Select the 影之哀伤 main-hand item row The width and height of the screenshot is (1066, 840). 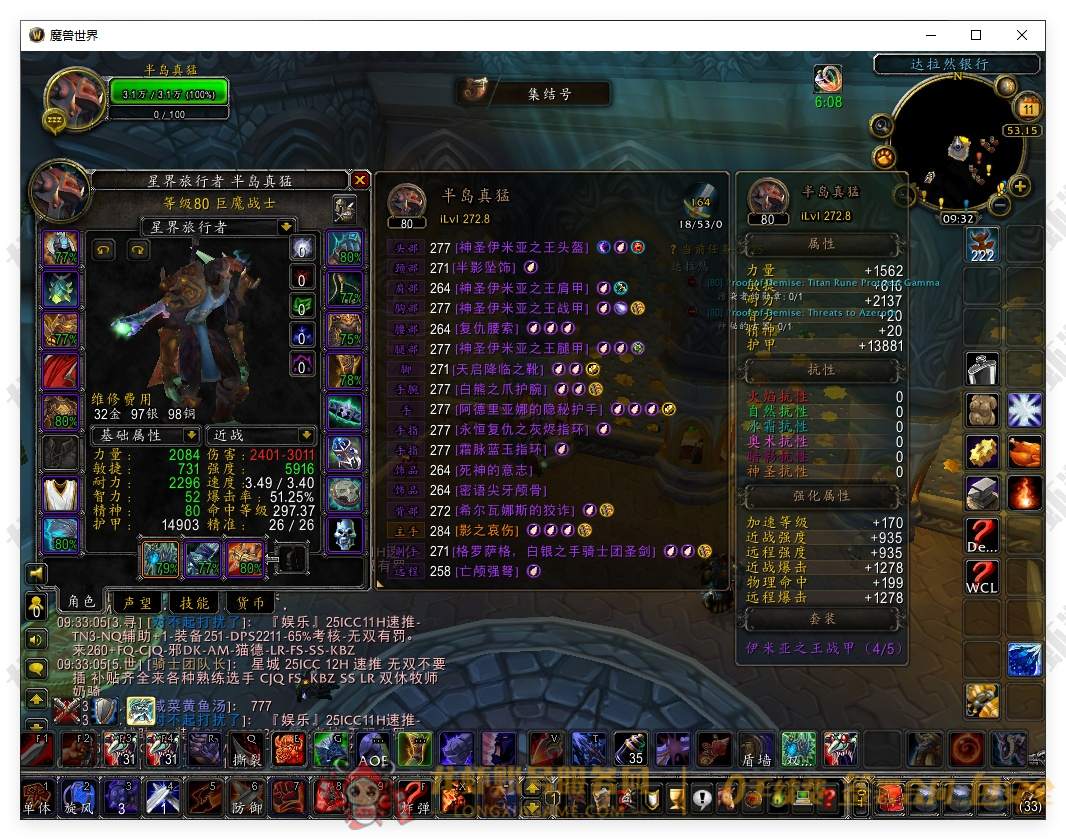490,530
